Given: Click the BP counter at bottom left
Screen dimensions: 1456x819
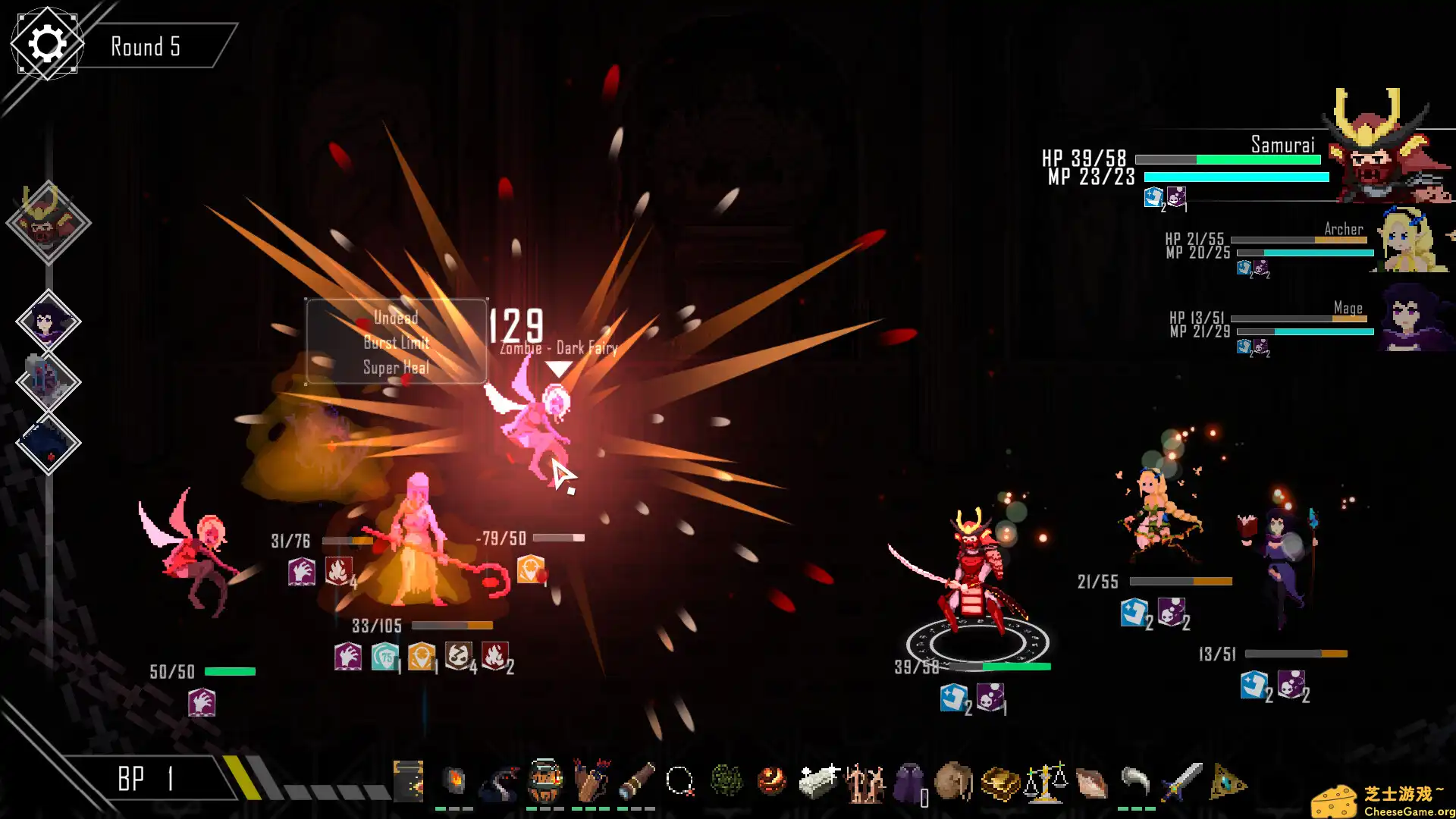Looking at the screenshot, I should tap(144, 779).
